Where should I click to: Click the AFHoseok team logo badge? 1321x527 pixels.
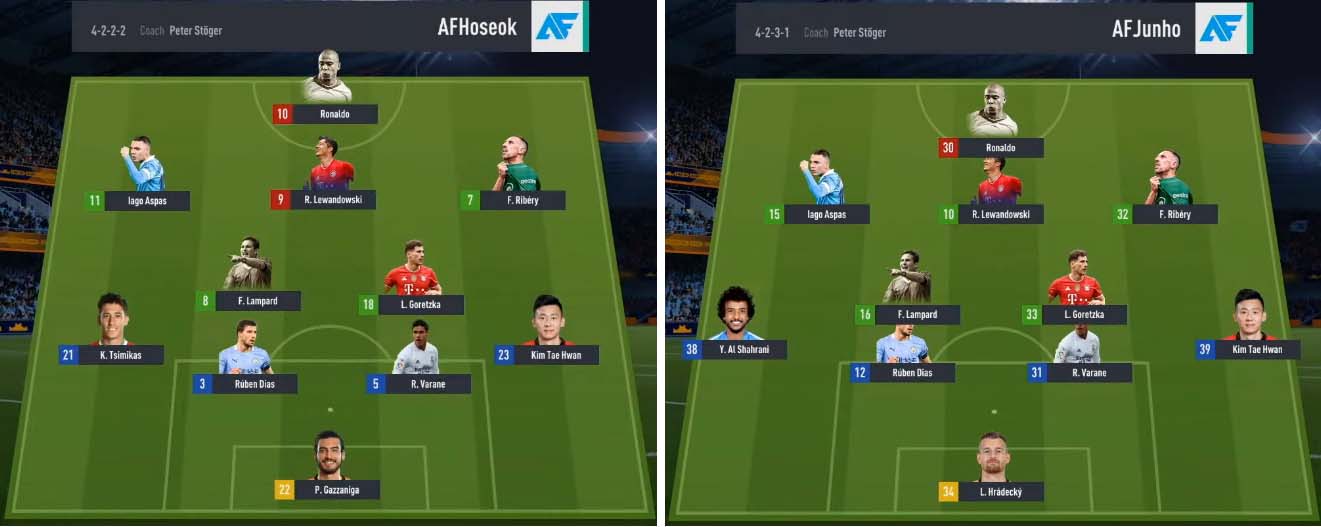[x=558, y=27]
